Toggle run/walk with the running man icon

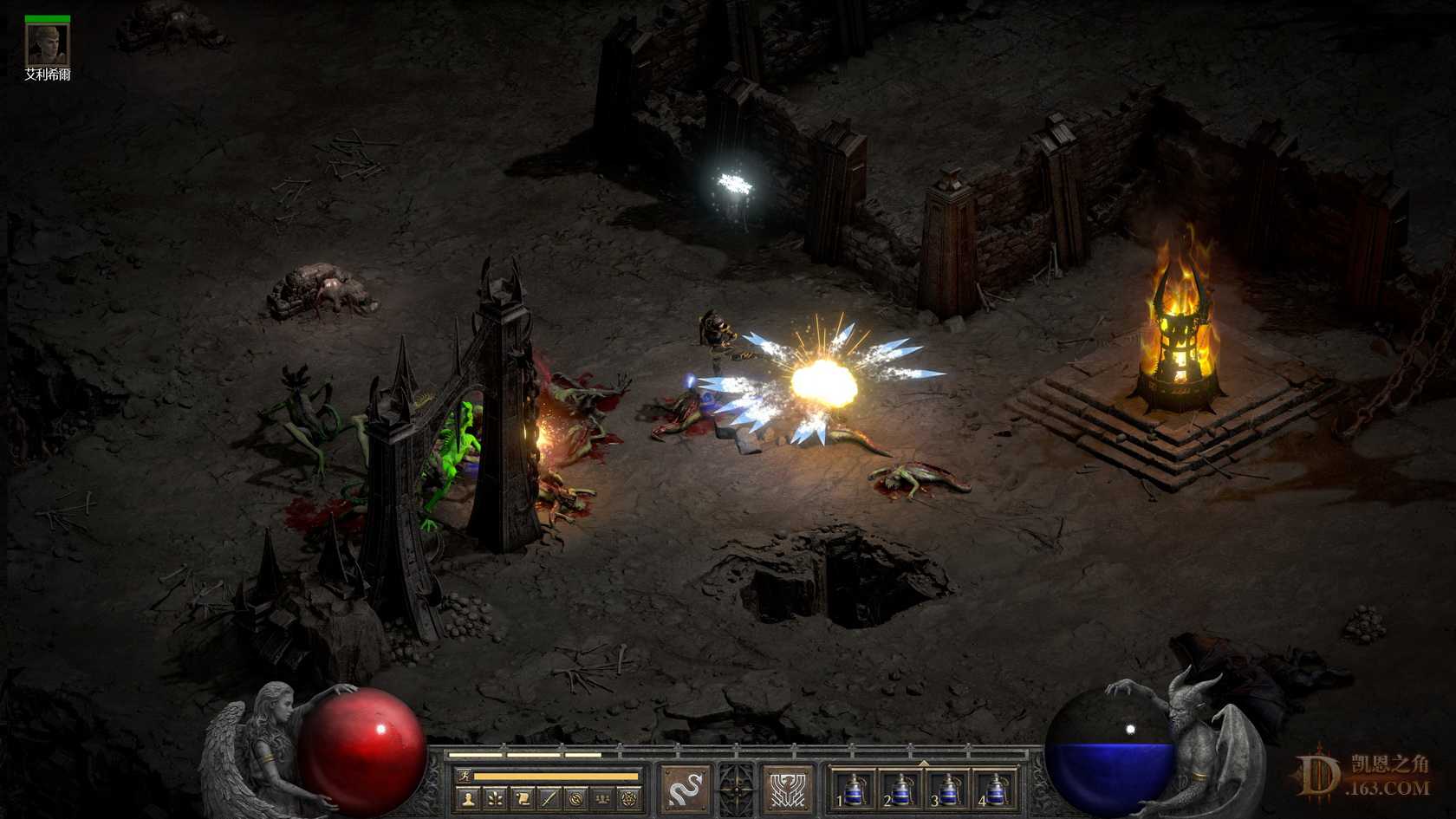pos(465,777)
